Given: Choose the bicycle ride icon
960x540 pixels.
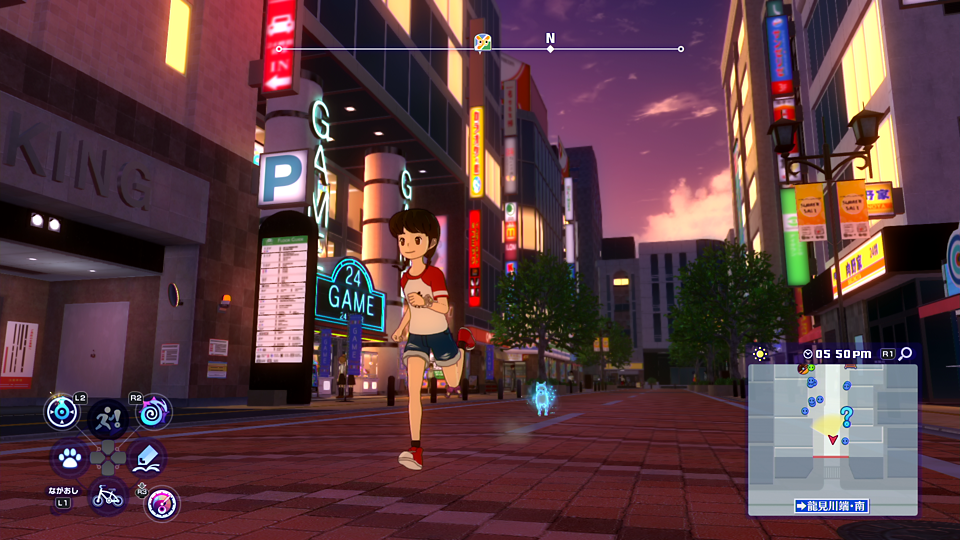Looking at the screenshot, I should (108, 494).
